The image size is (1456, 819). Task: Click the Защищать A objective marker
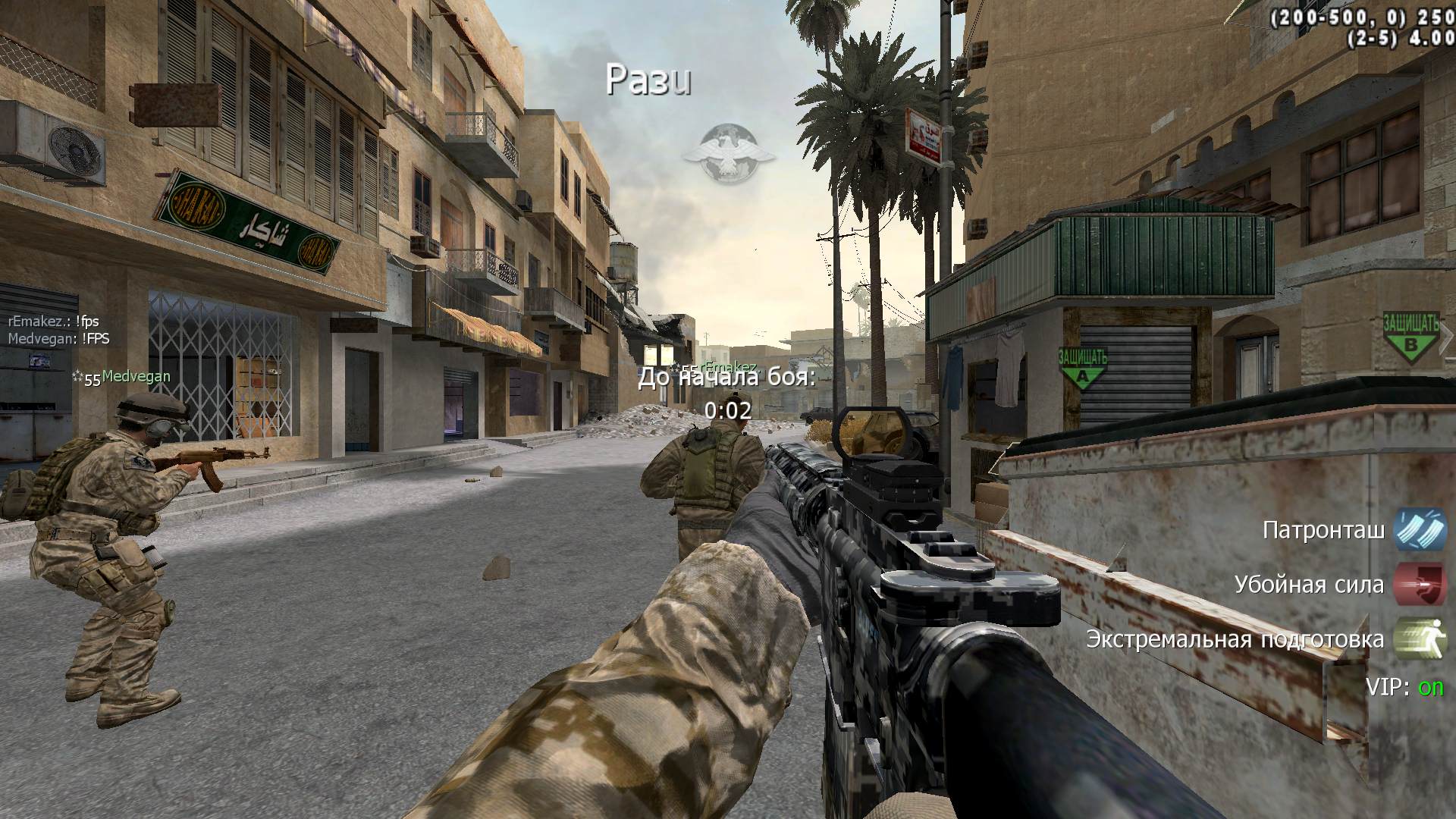(1082, 368)
